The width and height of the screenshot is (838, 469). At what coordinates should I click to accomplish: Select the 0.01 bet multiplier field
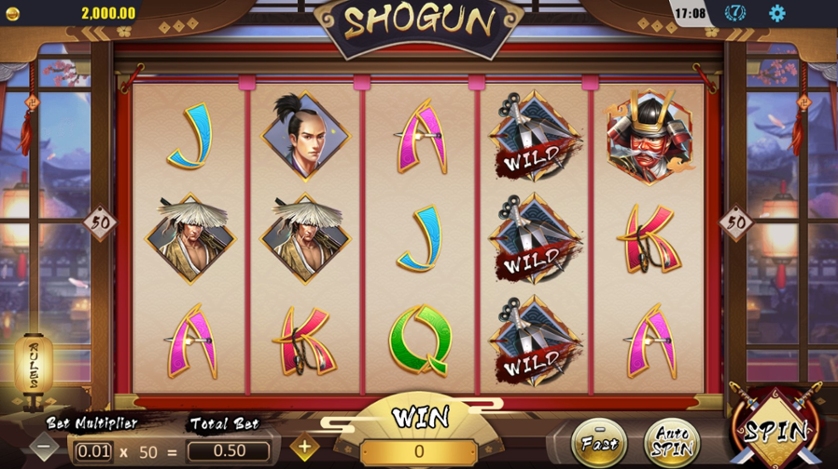(x=93, y=451)
